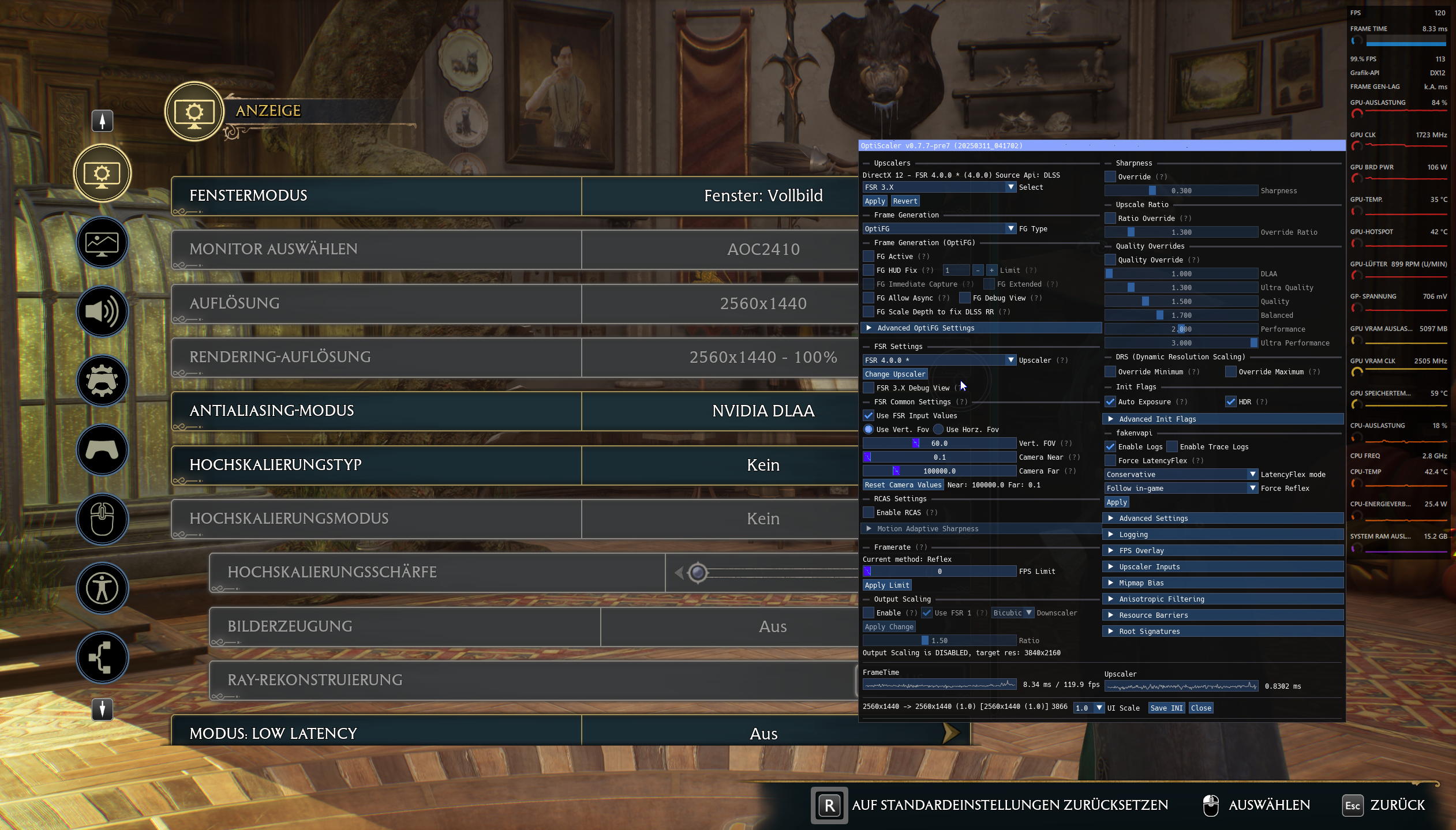Open the controller settings icon
The height and width of the screenshot is (830, 1456).
[x=102, y=450]
